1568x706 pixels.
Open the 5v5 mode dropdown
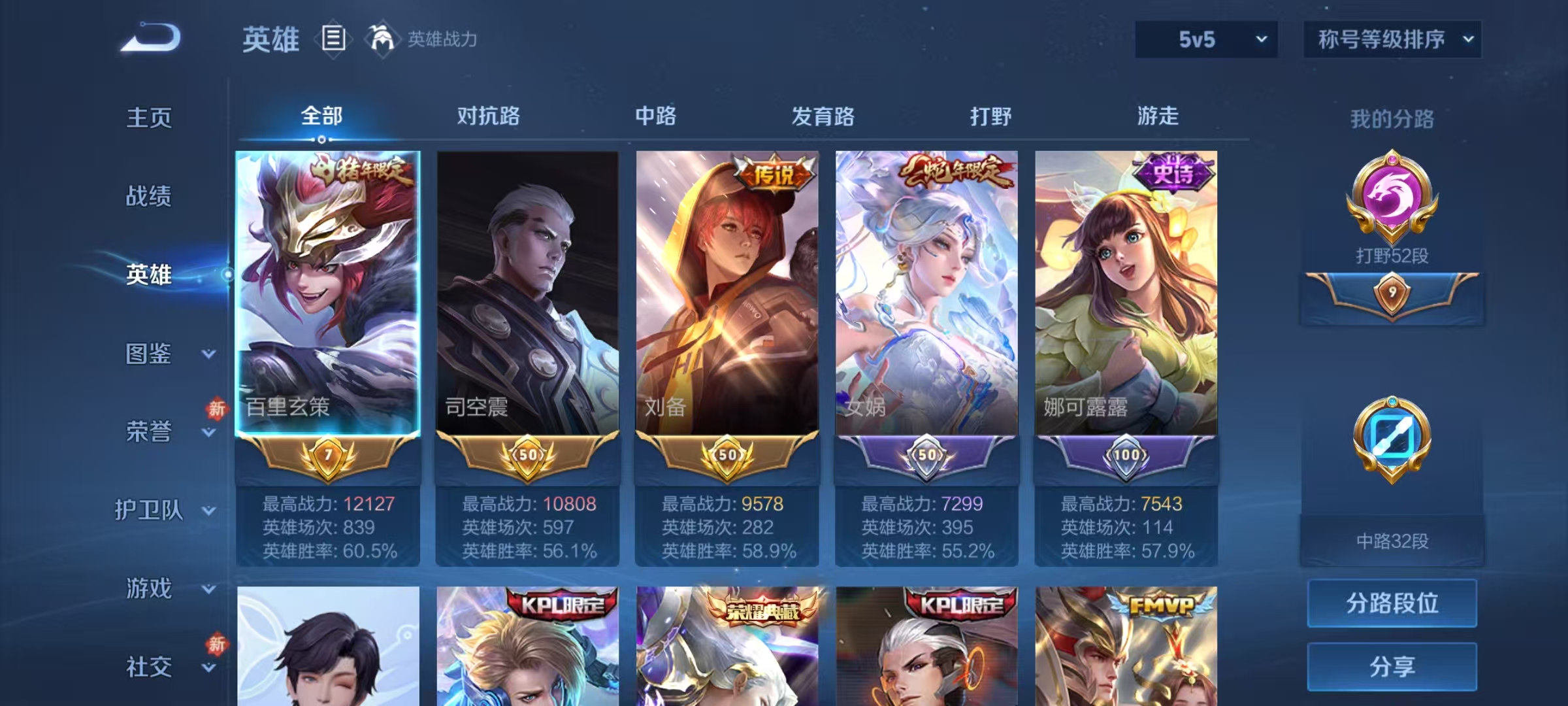point(1205,39)
